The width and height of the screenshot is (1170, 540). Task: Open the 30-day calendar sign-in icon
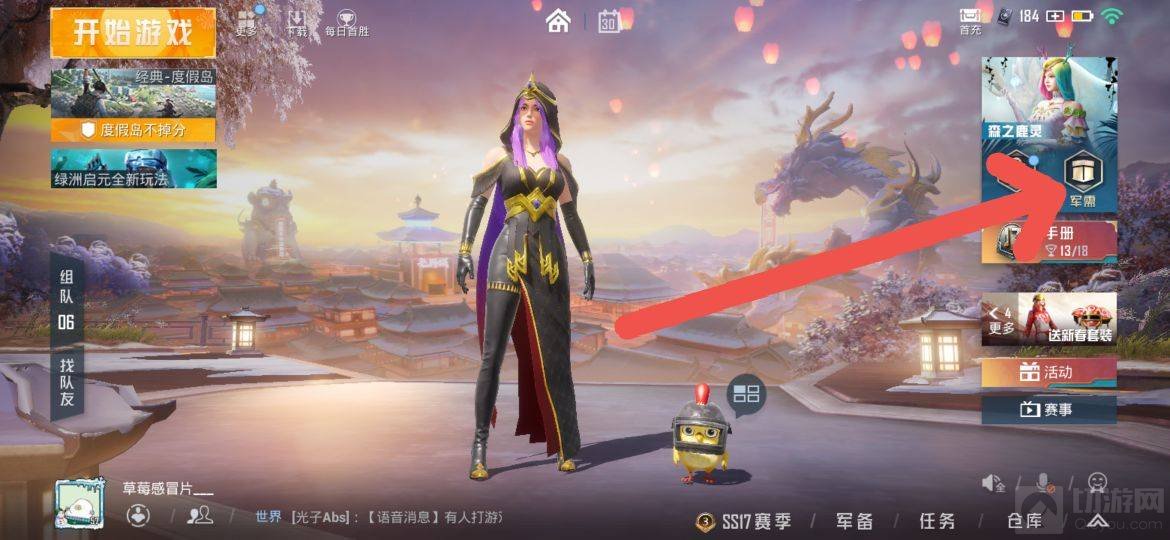tap(609, 21)
